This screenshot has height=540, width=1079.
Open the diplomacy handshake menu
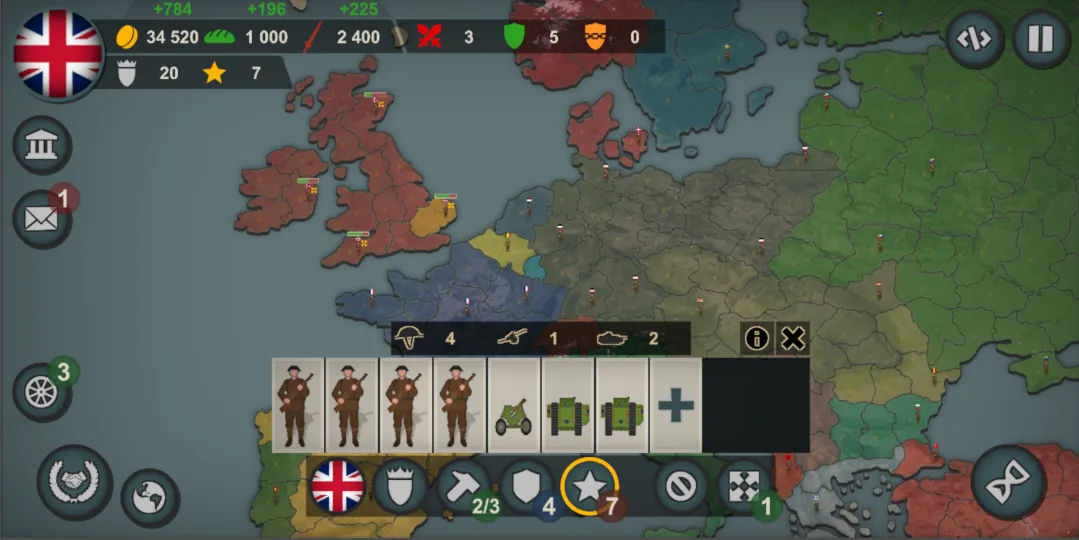pos(75,482)
